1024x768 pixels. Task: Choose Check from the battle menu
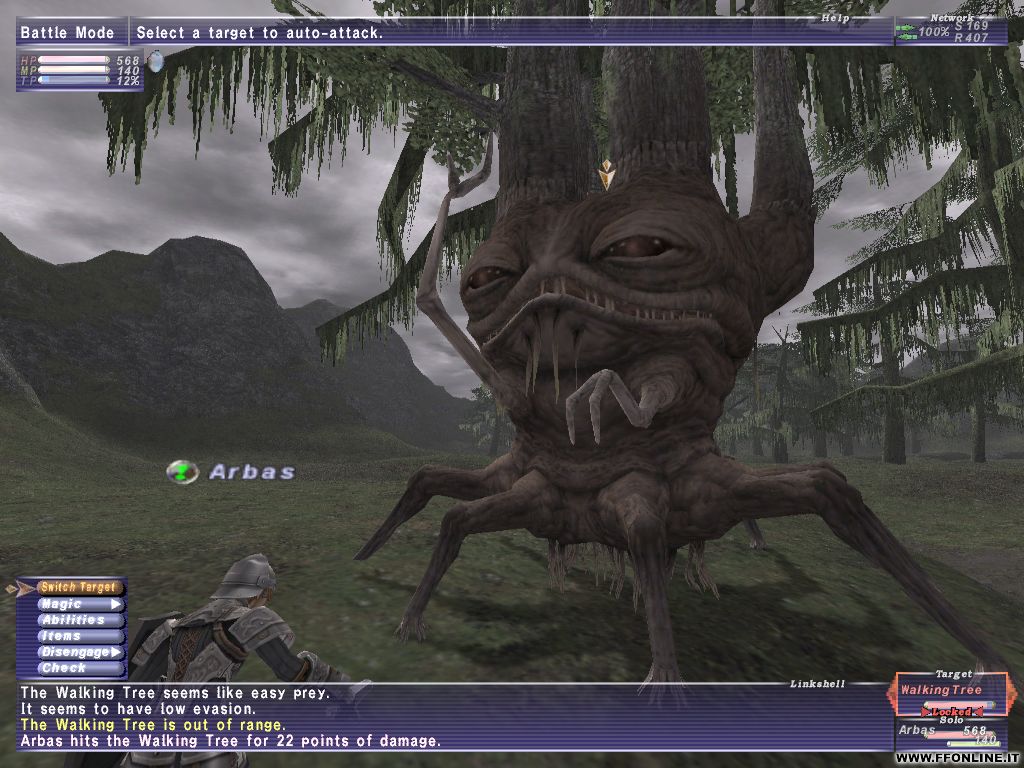(78, 668)
